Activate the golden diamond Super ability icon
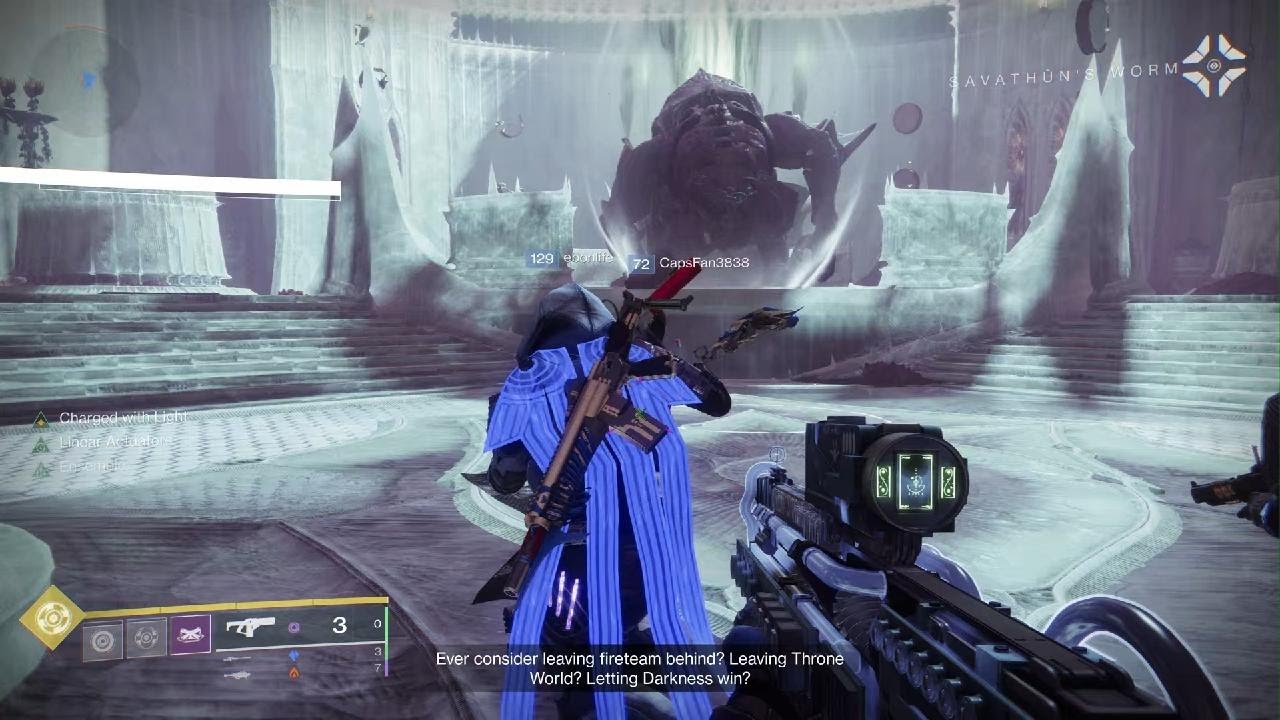 click(51, 618)
